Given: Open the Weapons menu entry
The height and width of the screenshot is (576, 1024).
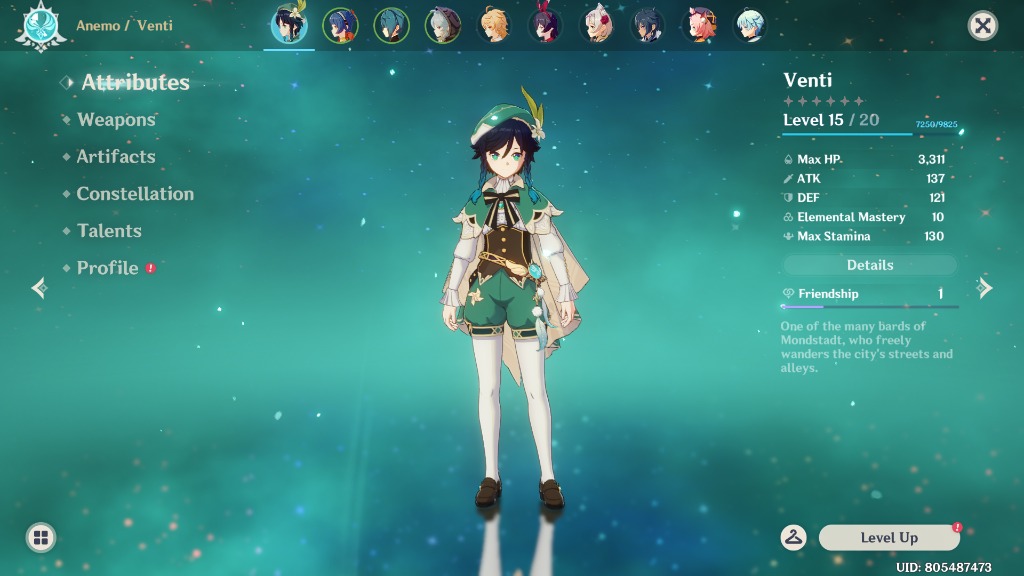Looking at the screenshot, I should pos(116,120).
